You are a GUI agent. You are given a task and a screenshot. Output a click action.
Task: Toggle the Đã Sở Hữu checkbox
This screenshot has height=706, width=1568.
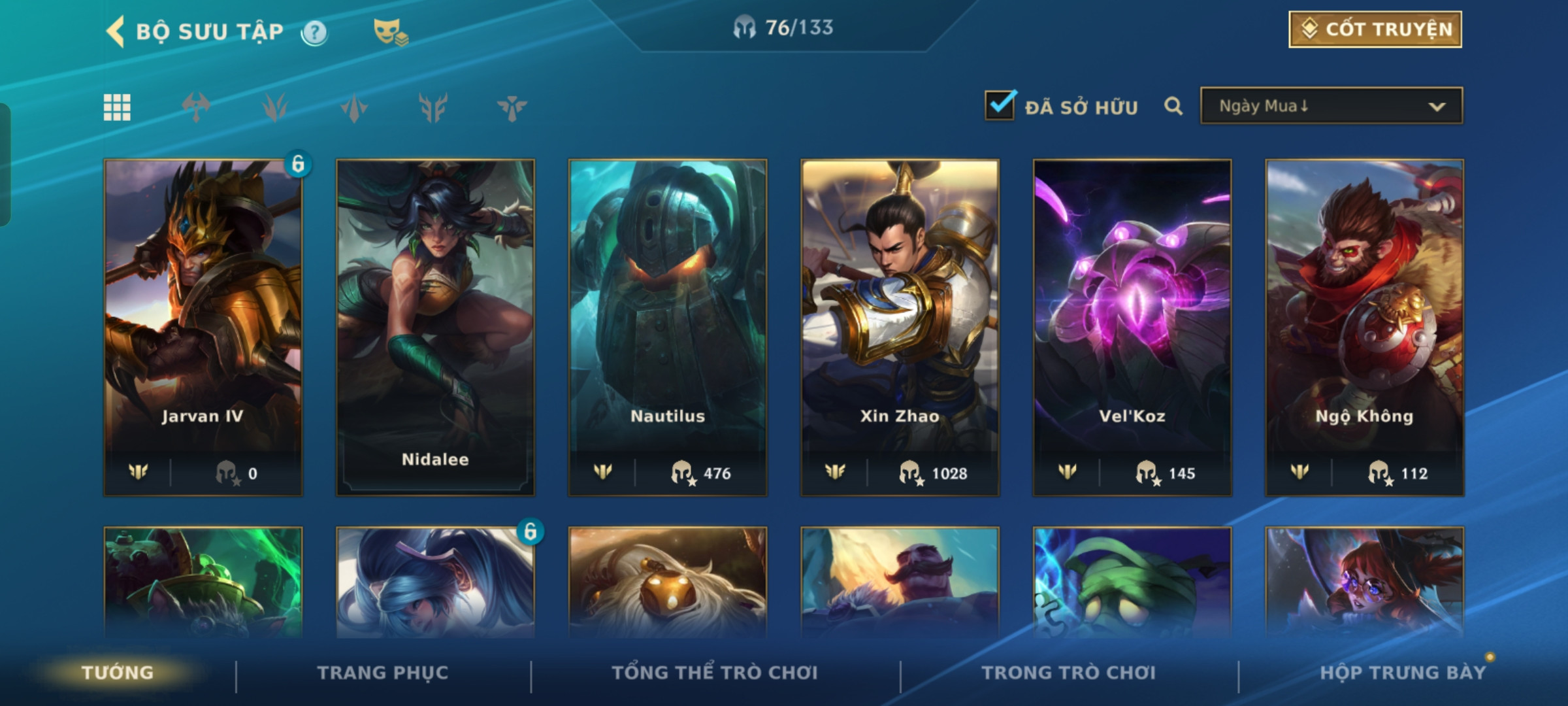(x=1000, y=106)
